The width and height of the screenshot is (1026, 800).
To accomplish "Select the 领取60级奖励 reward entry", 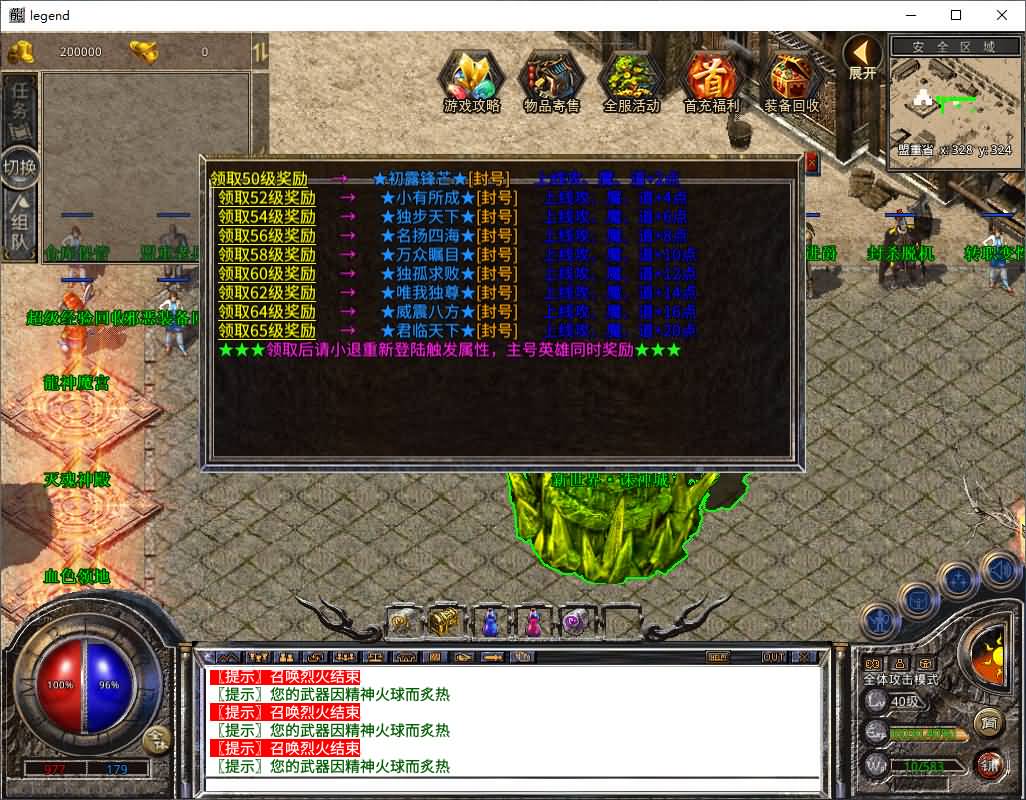I will coord(267,274).
